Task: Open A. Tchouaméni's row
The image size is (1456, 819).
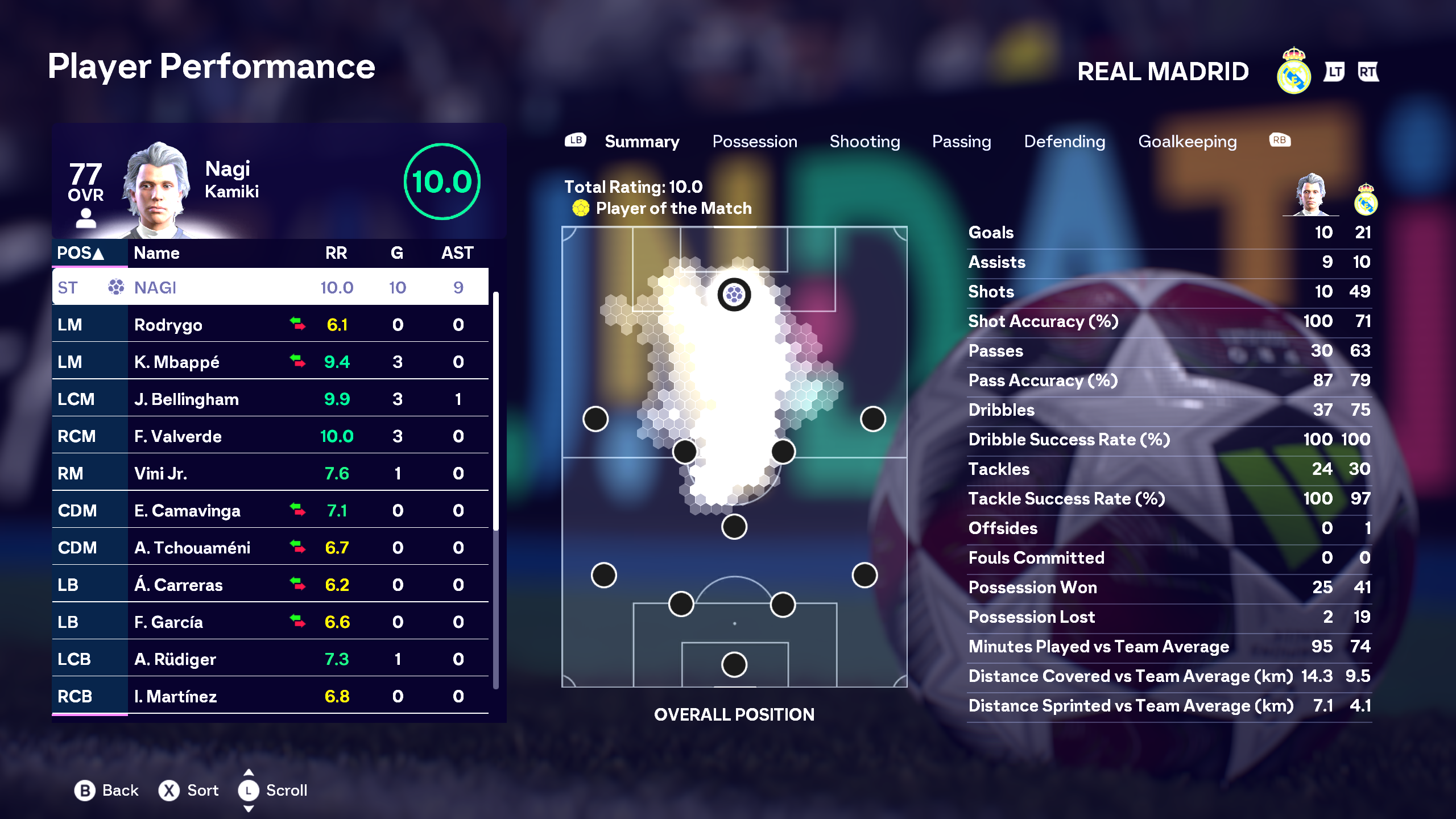Action: tap(270, 548)
